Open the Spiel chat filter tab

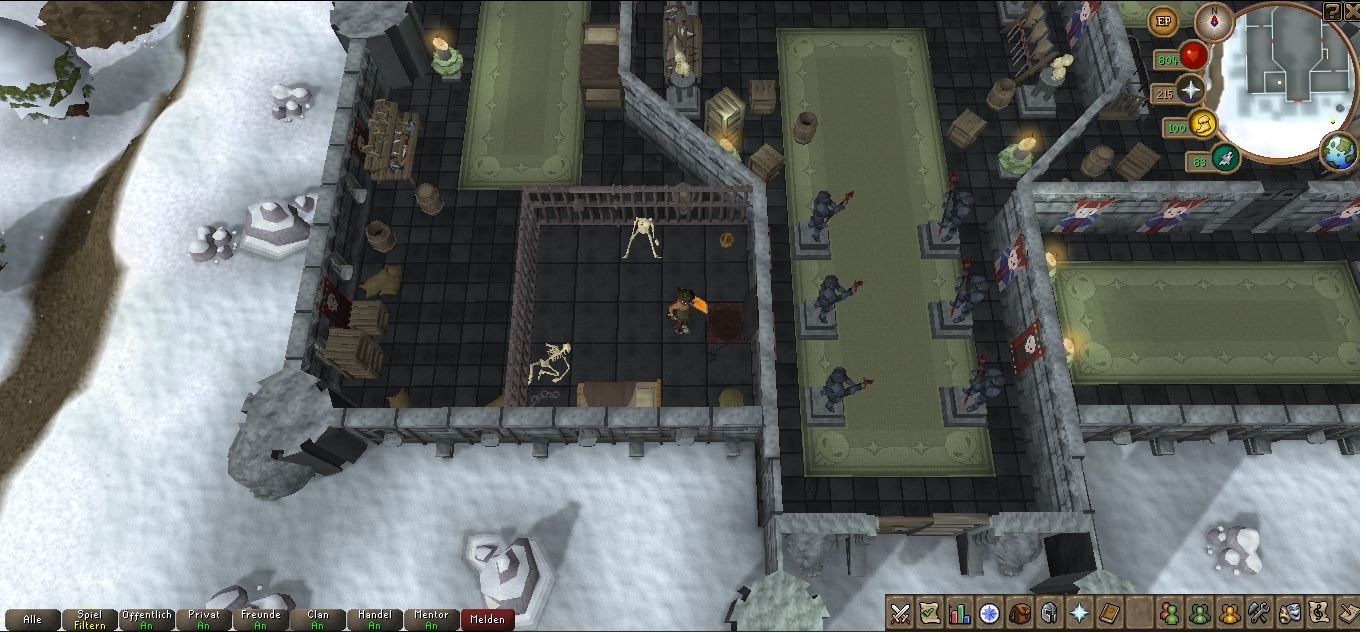(90, 620)
